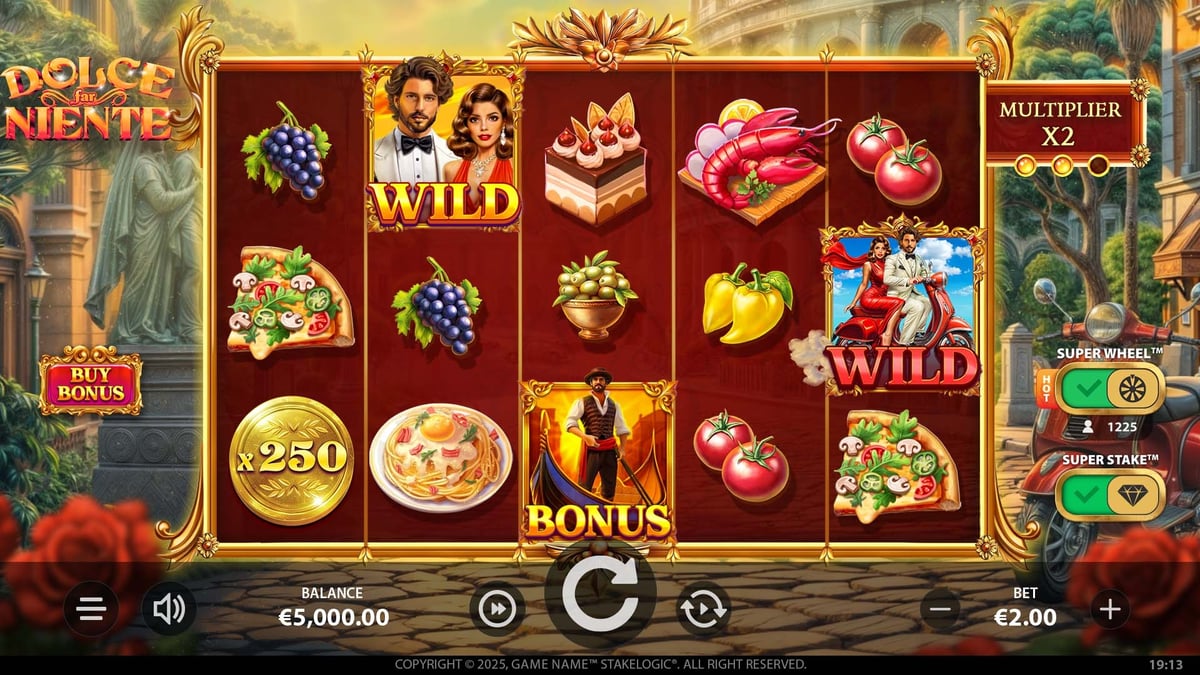Image resolution: width=1200 pixels, height=675 pixels.
Task: Toggle the Super Wheel feature
Action: click(x=1110, y=387)
